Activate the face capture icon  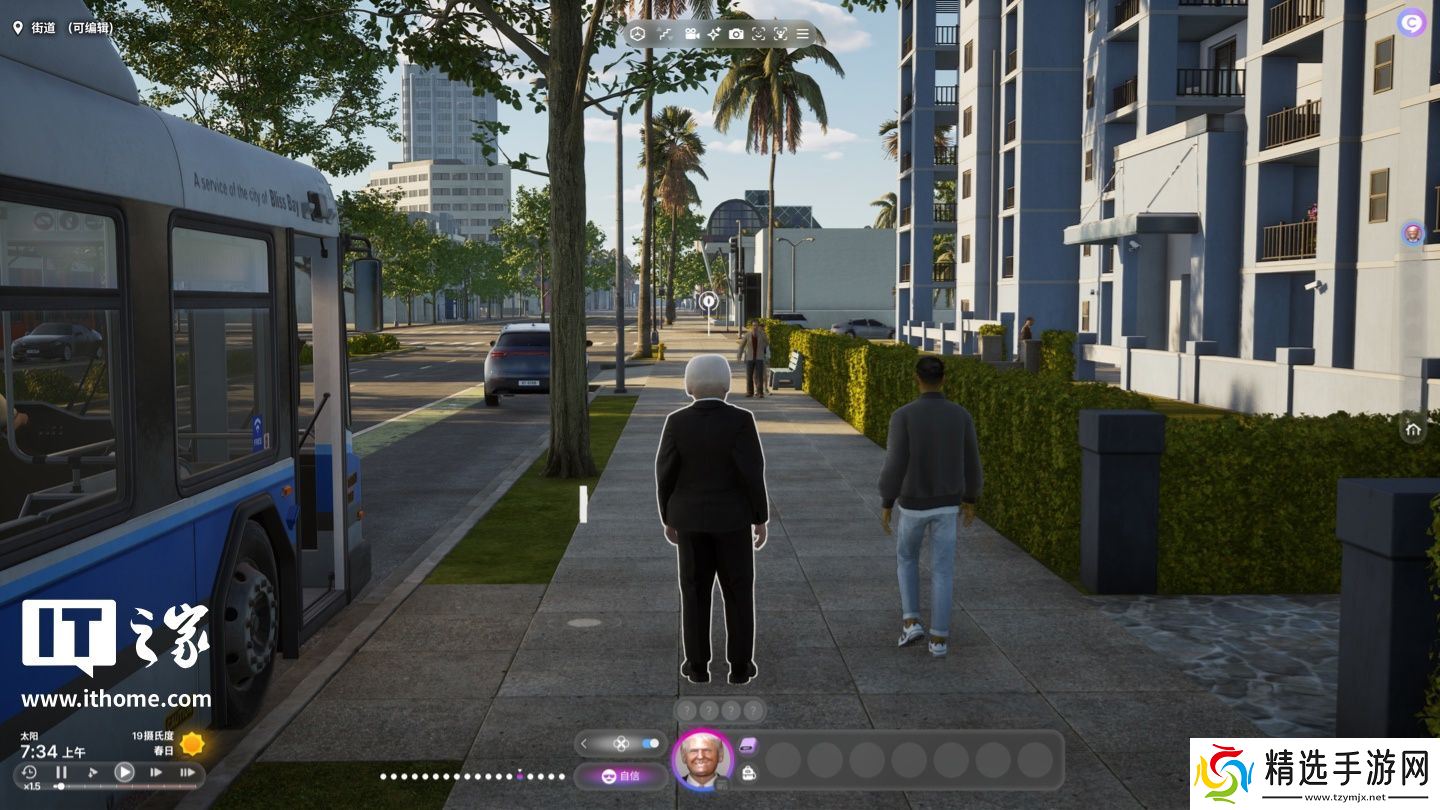(x=758, y=34)
